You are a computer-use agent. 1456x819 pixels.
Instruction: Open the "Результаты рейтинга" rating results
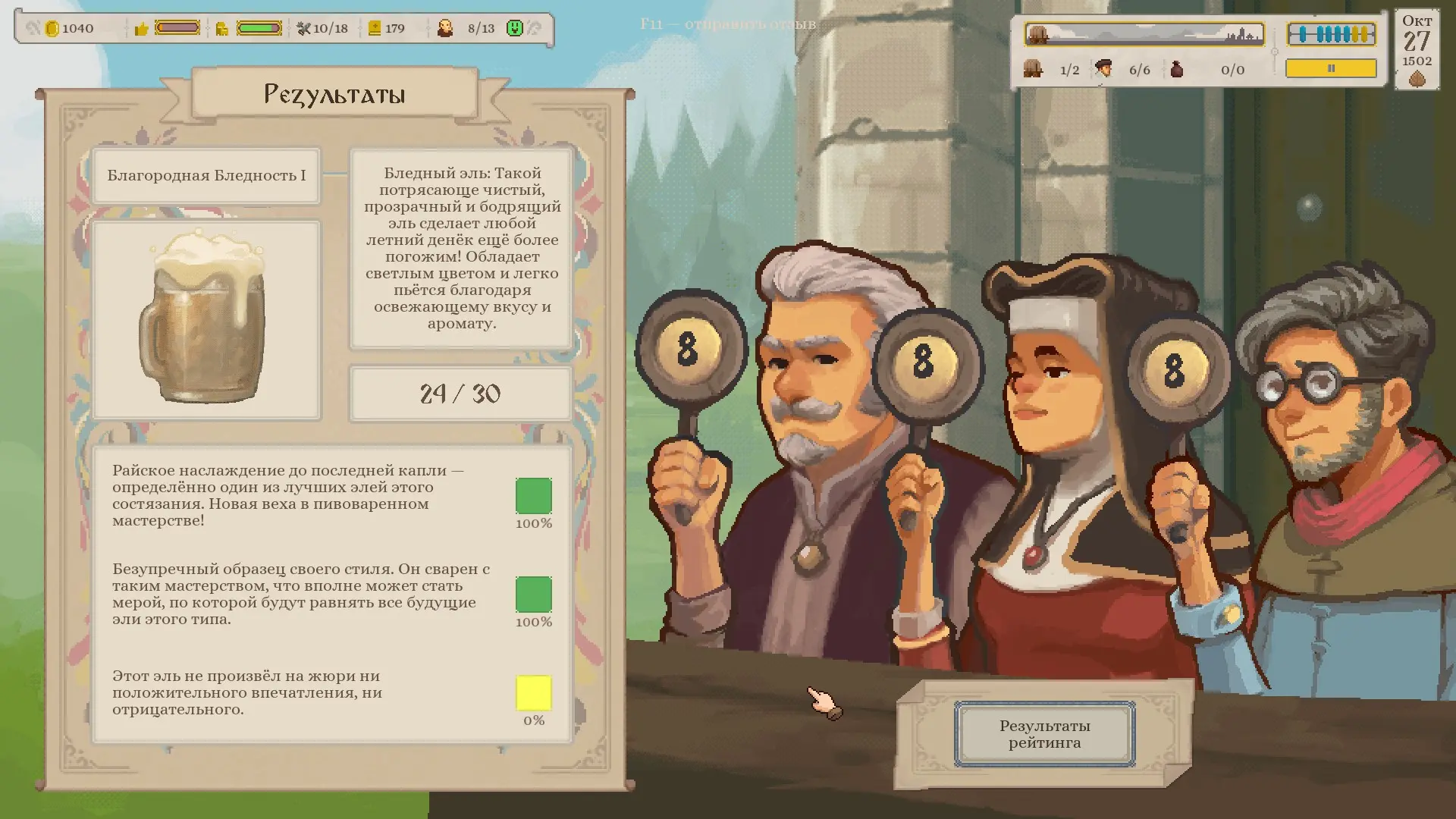pos(1044,734)
